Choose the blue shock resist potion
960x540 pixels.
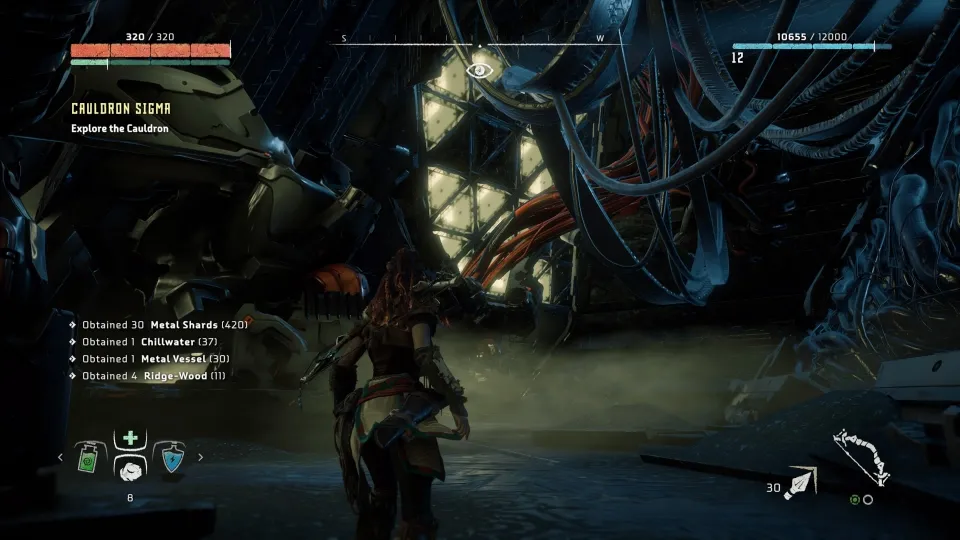[x=172, y=458]
